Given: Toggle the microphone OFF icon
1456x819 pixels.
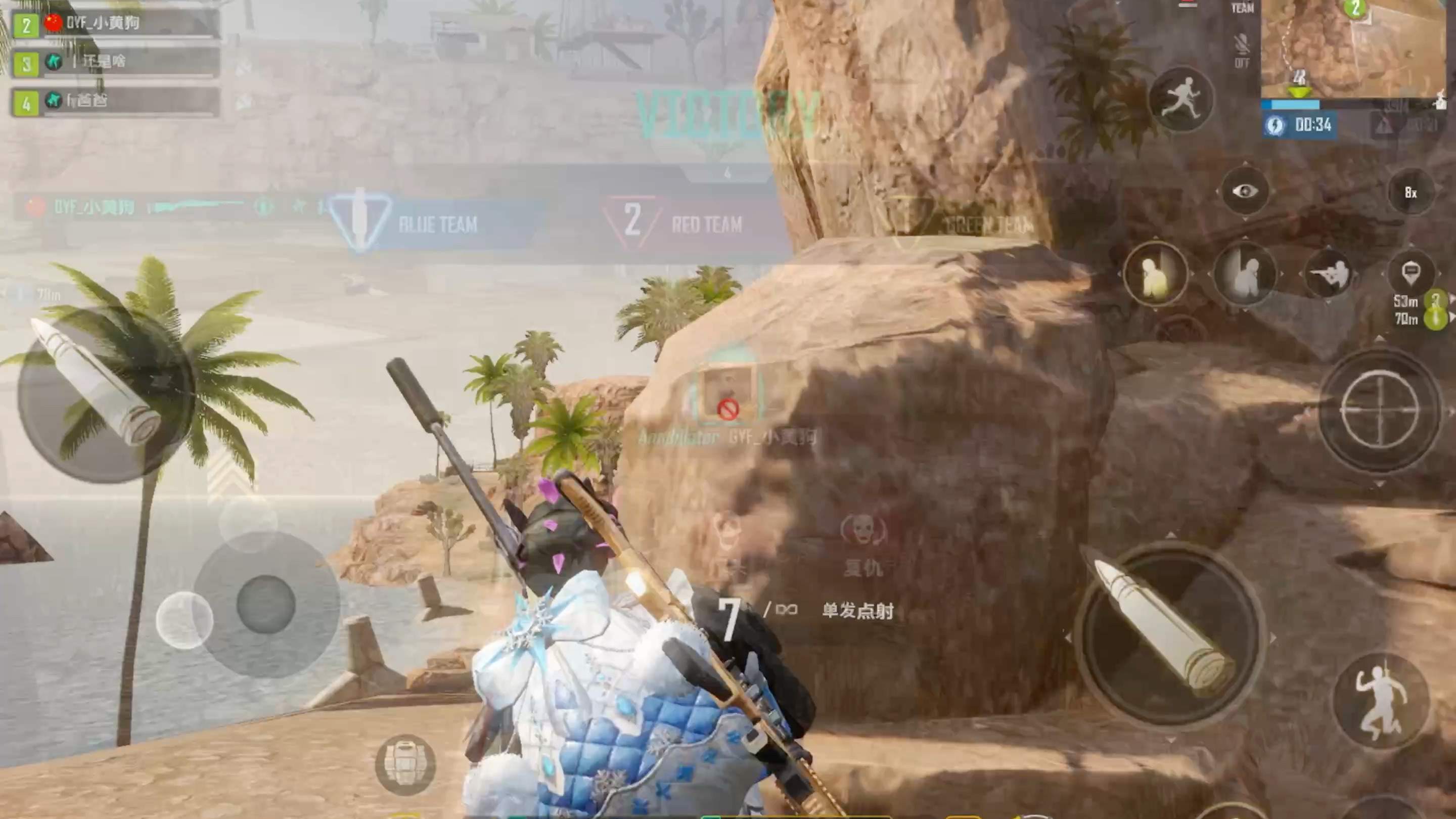Looking at the screenshot, I should (x=1242, y=50).
